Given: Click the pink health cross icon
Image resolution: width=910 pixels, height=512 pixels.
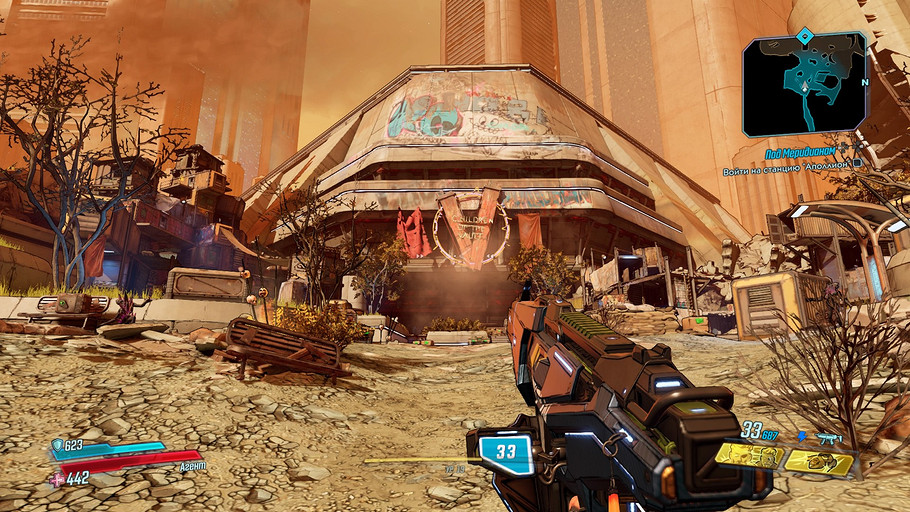Looking at the screenshot, I should (x=56, y=478).
